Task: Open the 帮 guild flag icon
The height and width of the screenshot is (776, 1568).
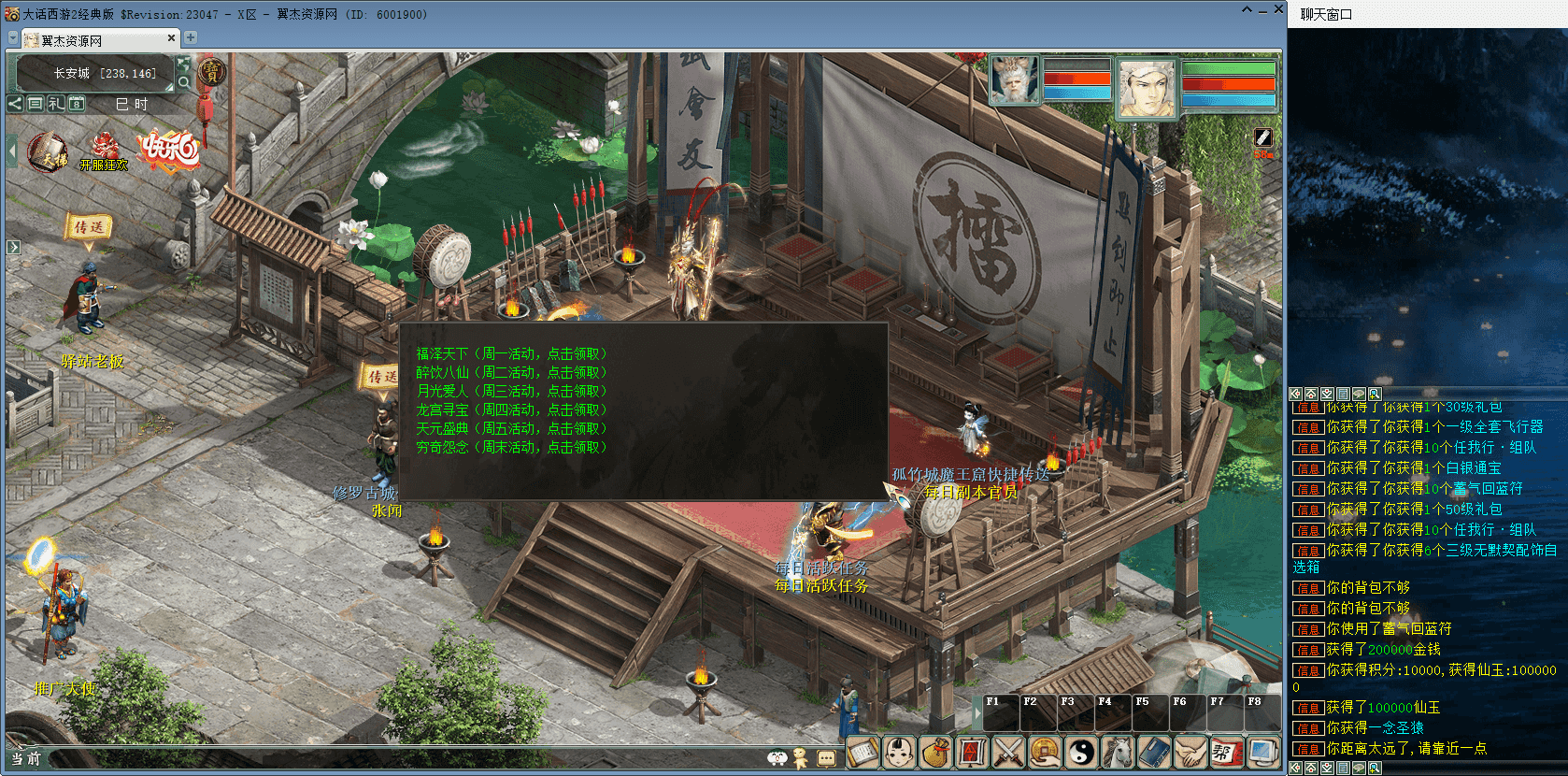Action: [1225, 752]
